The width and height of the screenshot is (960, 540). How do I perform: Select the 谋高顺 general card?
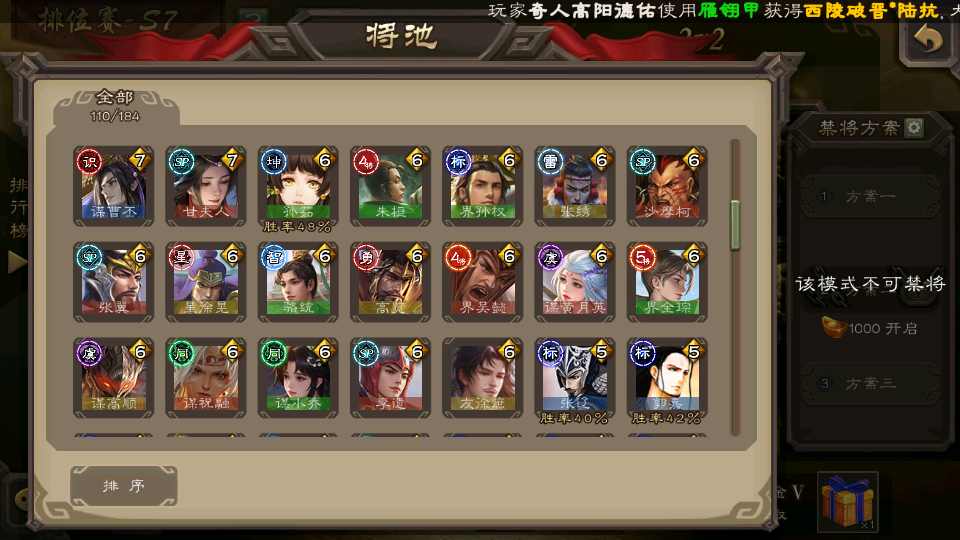114,378
